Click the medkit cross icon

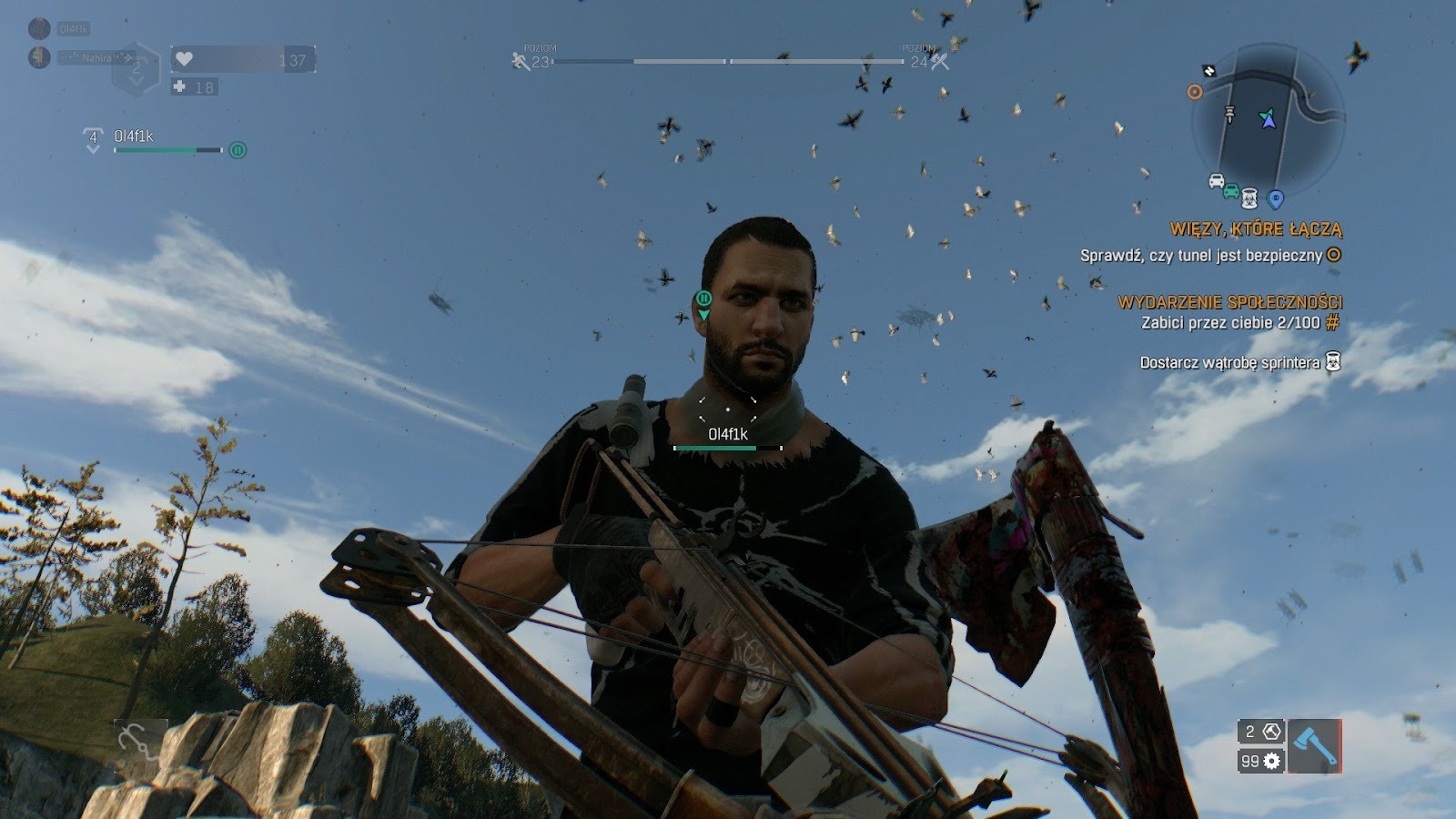[179, 87]
